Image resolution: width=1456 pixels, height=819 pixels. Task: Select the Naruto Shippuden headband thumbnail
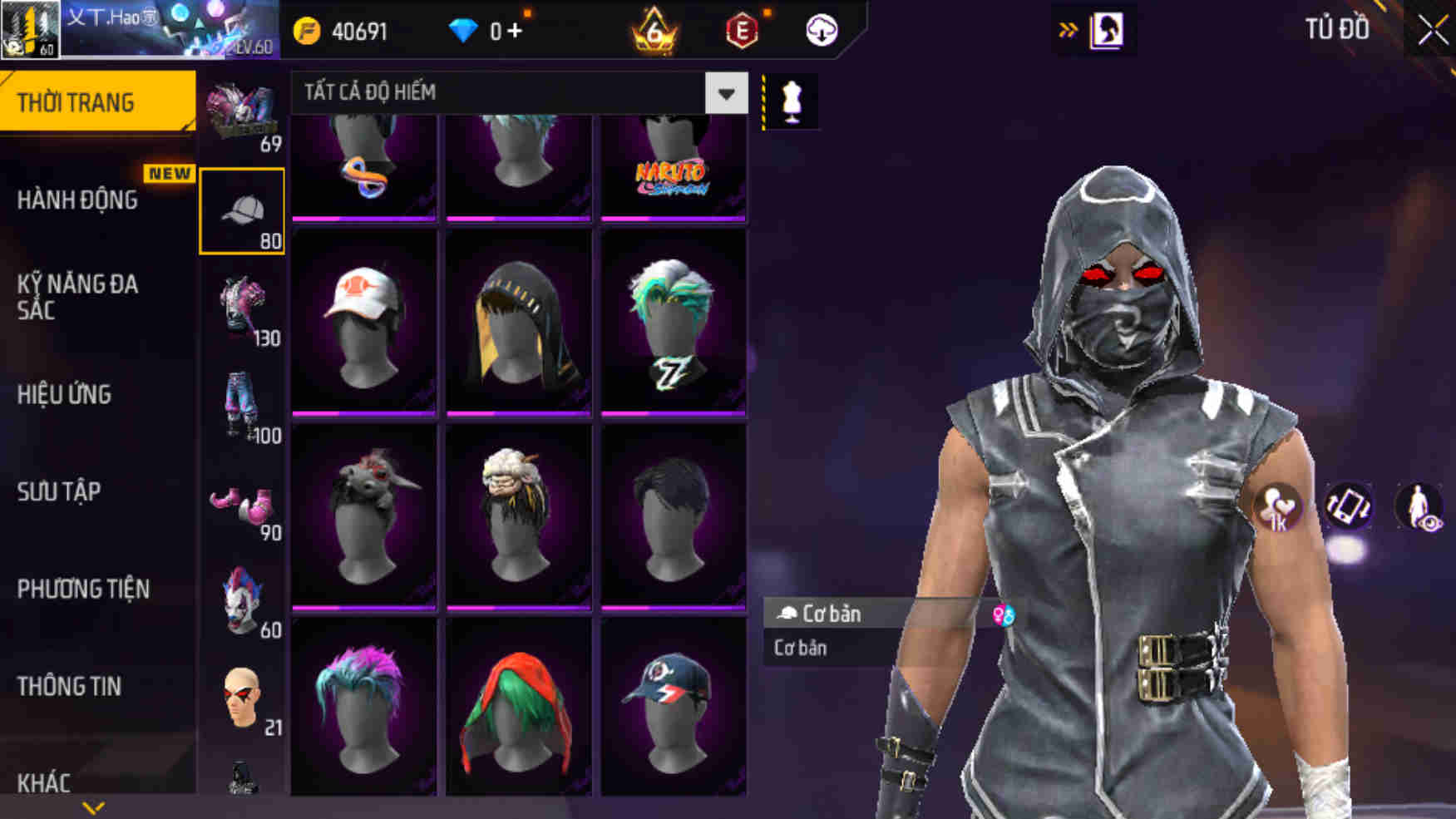click(671, 166)
